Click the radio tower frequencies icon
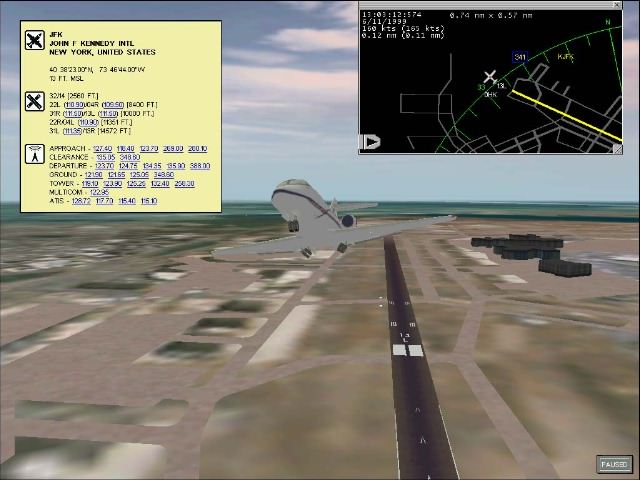This screenshot has width=640, height=480. point(35,155)
